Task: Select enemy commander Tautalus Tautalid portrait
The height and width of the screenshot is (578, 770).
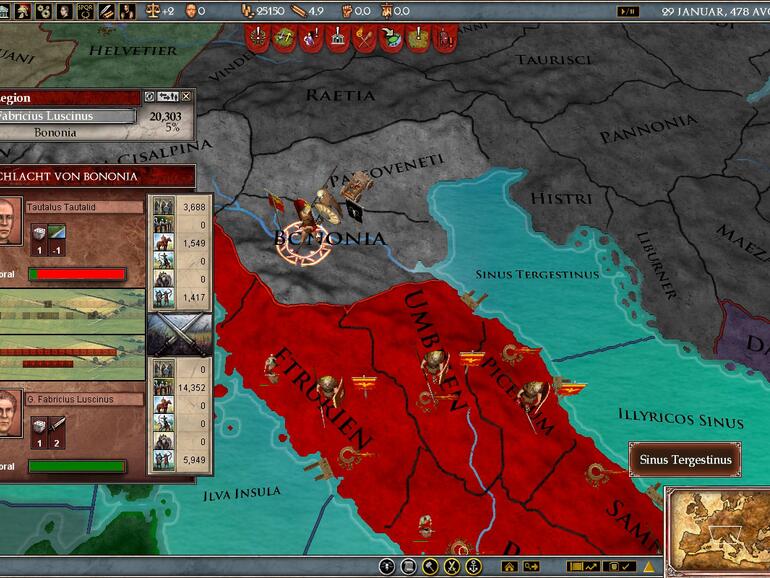Action: [8, 221]
